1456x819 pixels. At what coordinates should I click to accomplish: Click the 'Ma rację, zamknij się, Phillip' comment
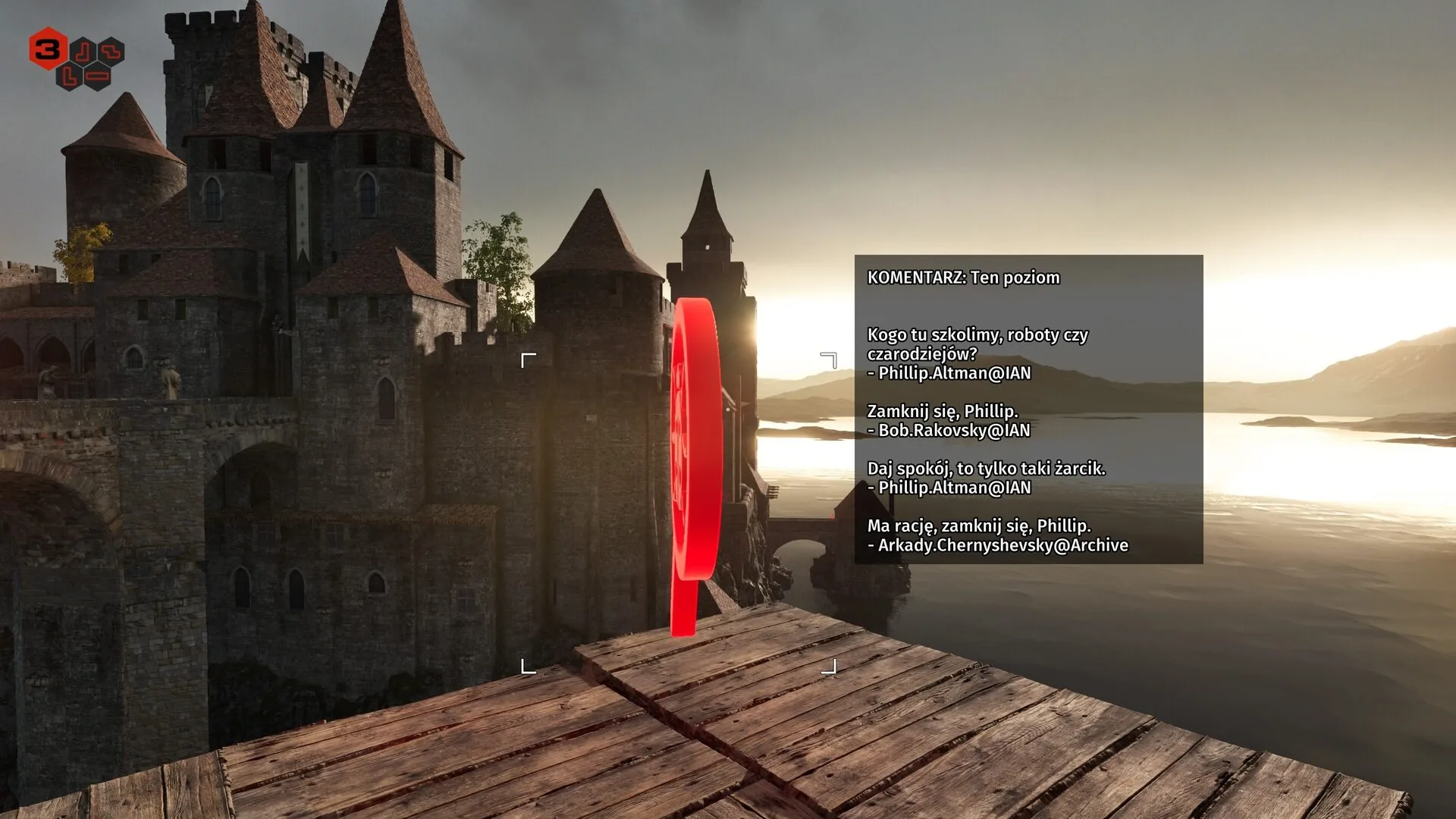click(x=979, y=526)
